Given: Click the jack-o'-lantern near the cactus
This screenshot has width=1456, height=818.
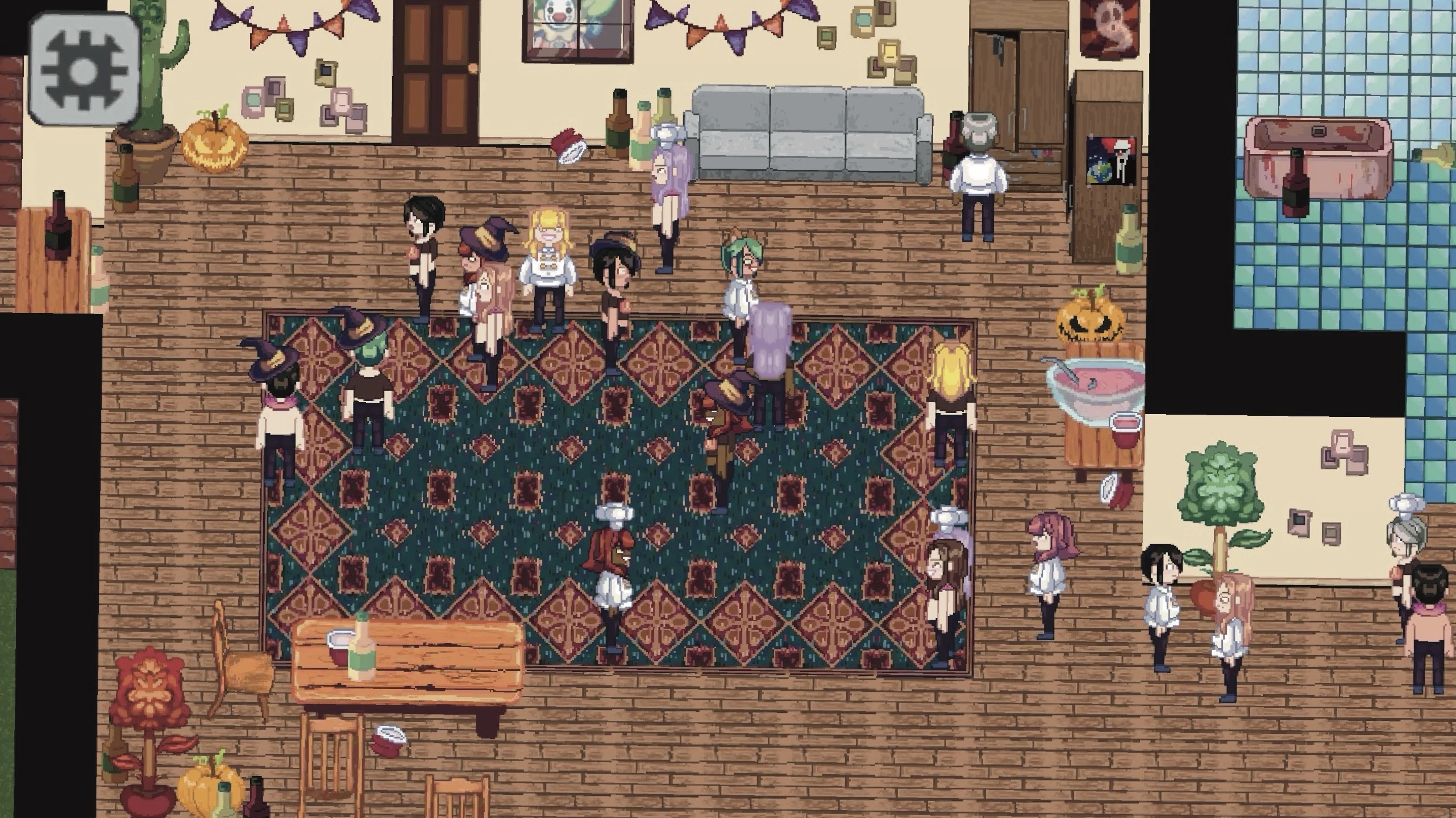Looking at the screenshot, I should pyautogui.click(x=215, y=145).
